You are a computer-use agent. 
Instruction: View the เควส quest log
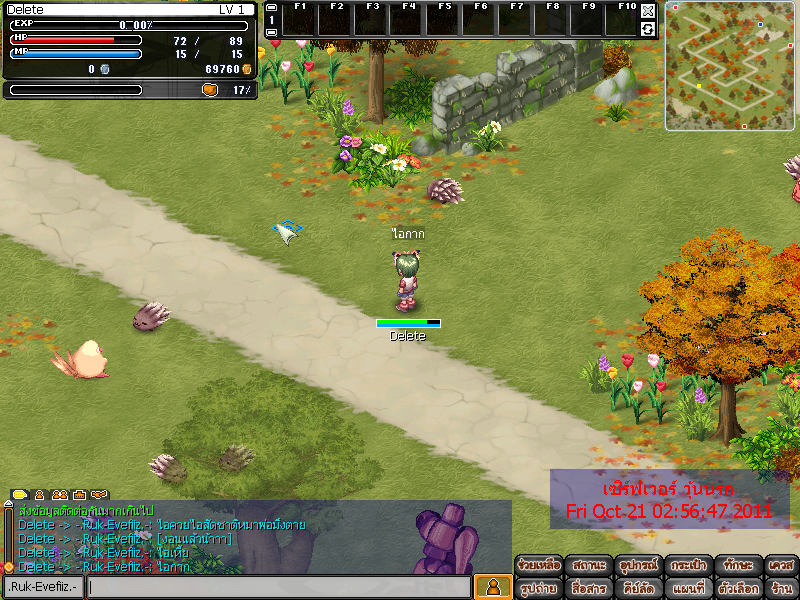pyautogui.click(x=781, y=565)
